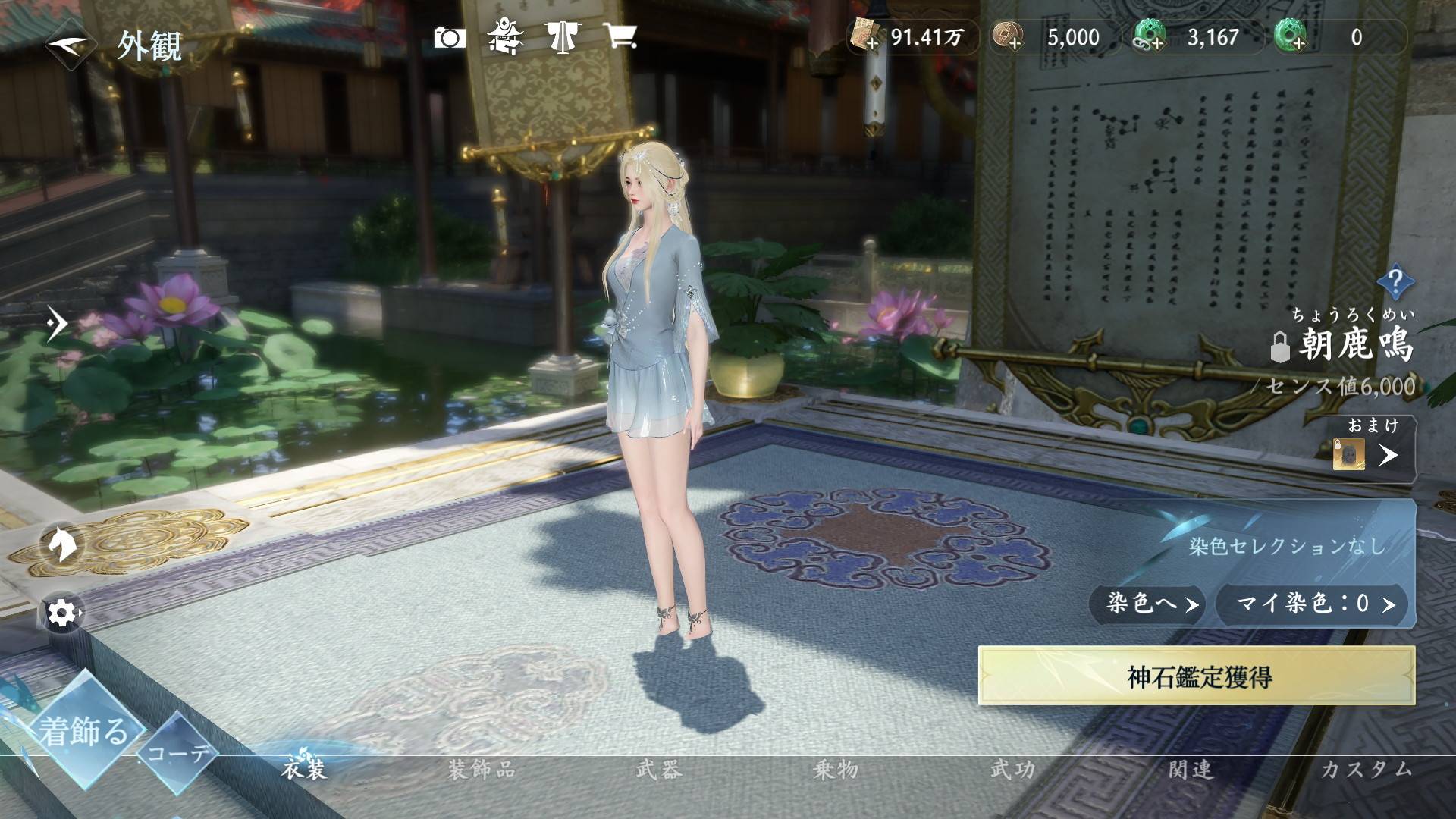Screen dimensions: 1456x819
Task: Select the 乗物 mount tab
Action: (x=836, y=770)
